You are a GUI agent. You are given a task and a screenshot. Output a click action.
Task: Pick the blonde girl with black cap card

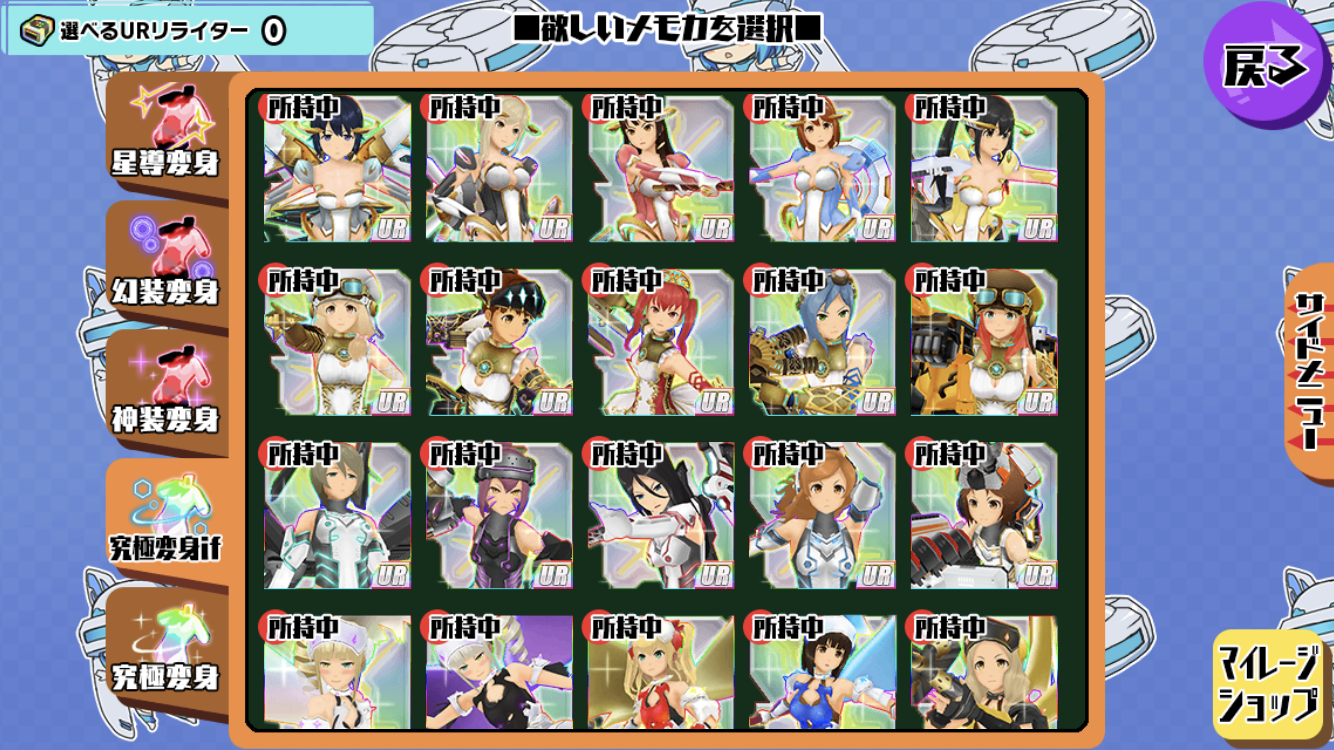[984, 672]
